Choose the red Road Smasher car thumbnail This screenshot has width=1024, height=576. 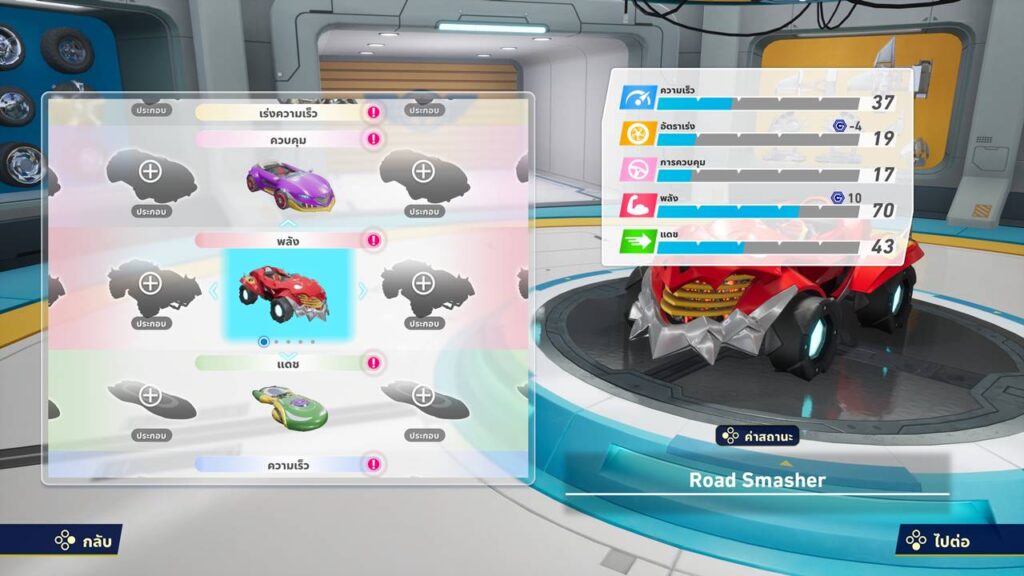coord(288,292)
